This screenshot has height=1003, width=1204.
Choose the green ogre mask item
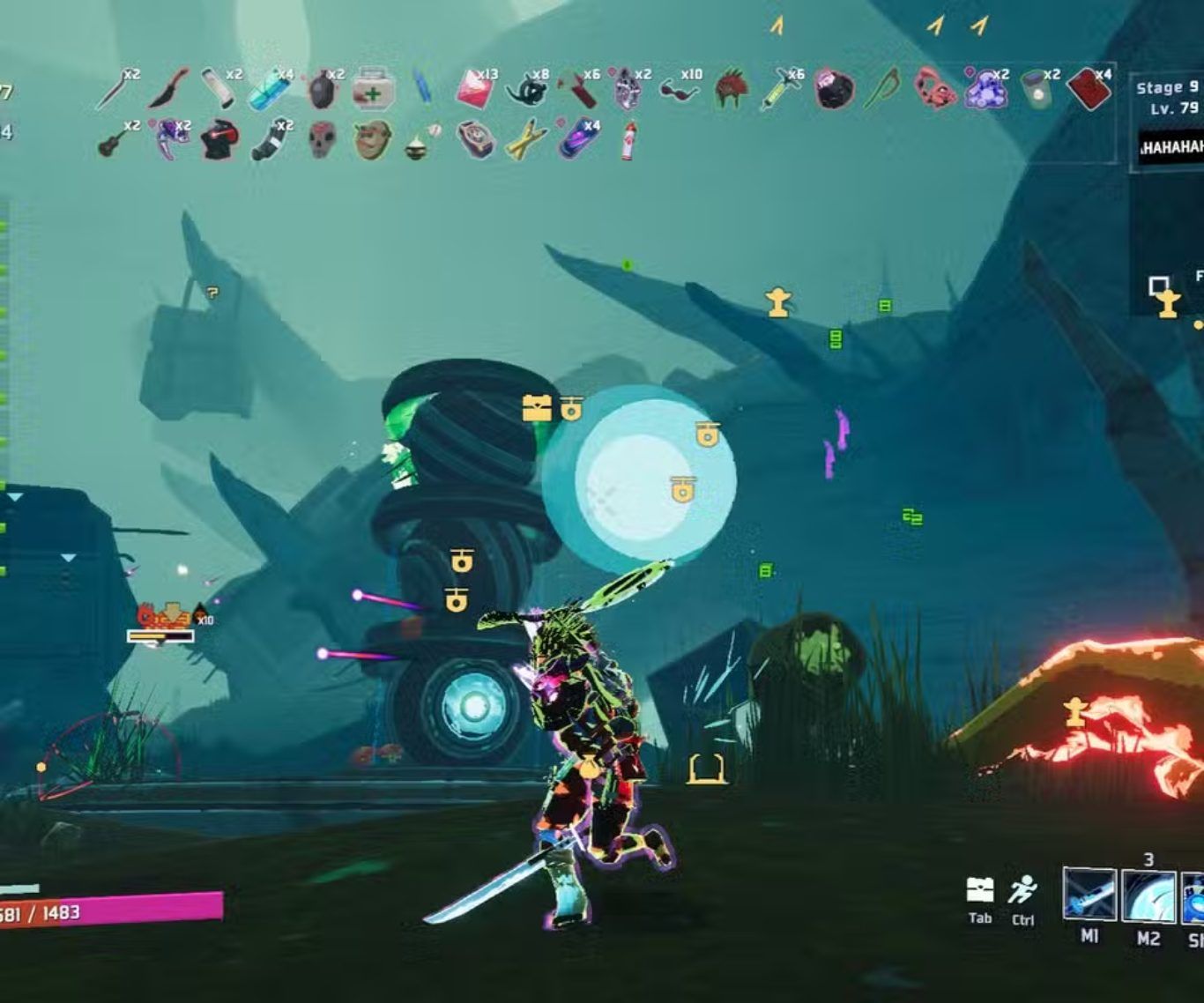373,139
